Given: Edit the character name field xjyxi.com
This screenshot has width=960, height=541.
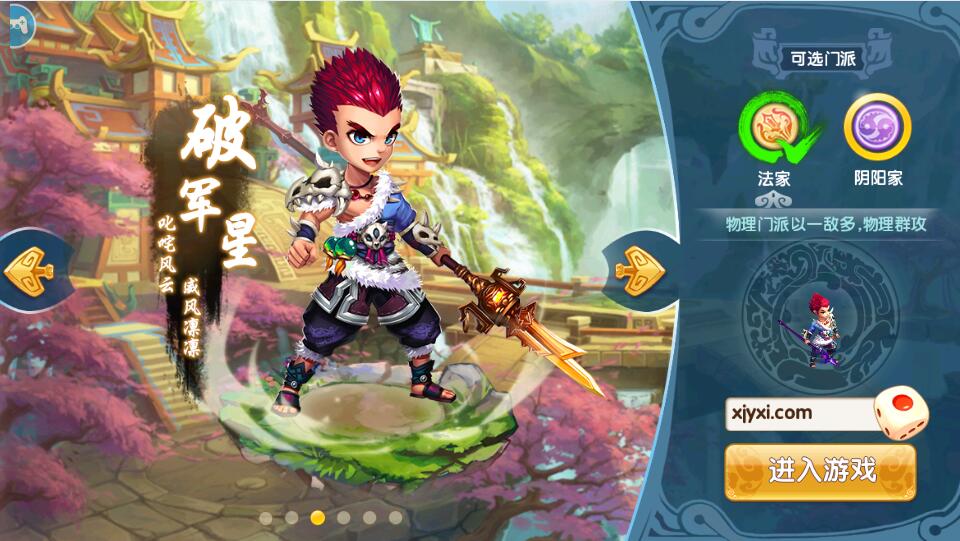Looking at the screenshot, I should coord(799,413).
